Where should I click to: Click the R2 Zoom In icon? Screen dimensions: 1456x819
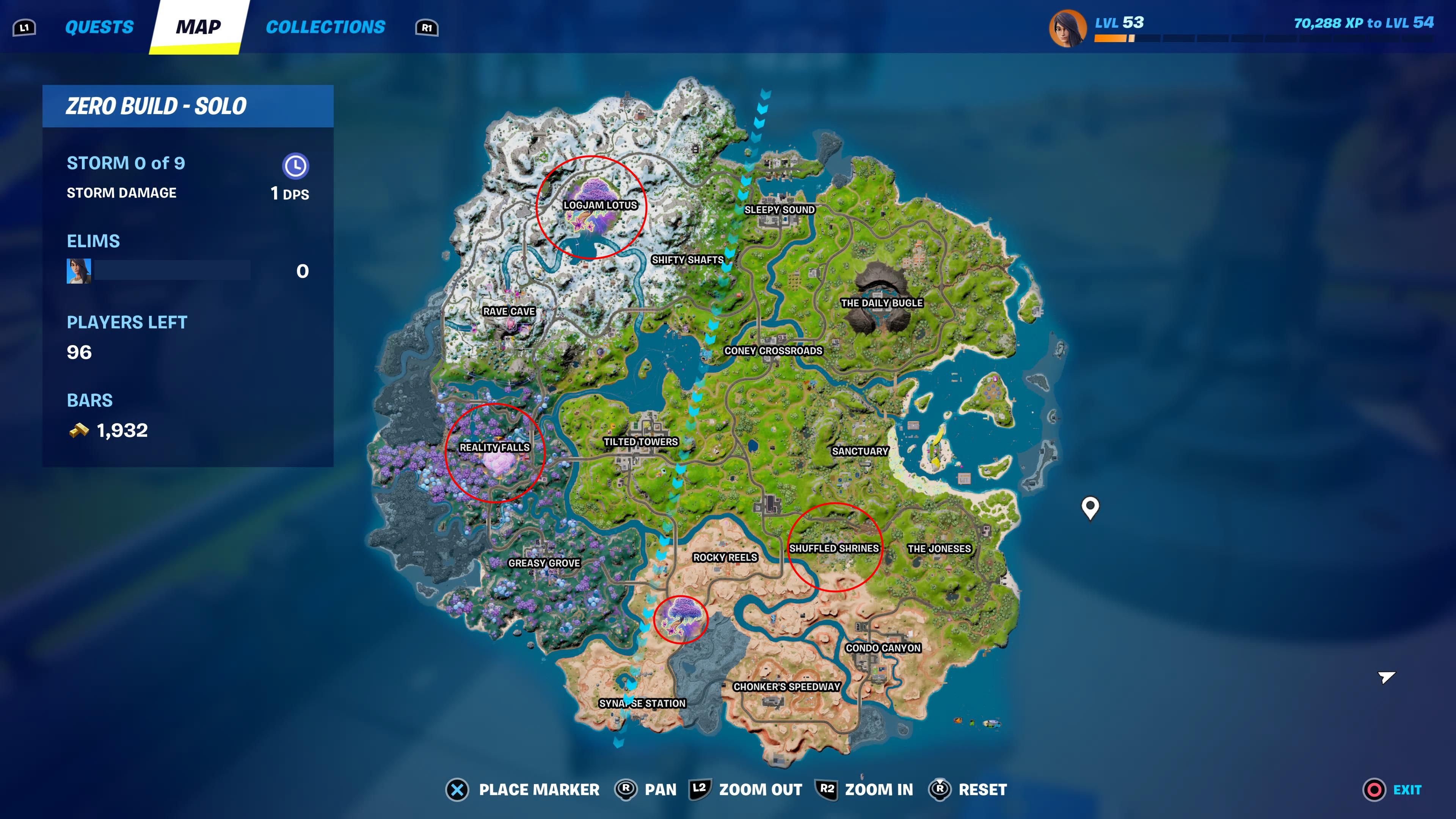coord(827,789)
